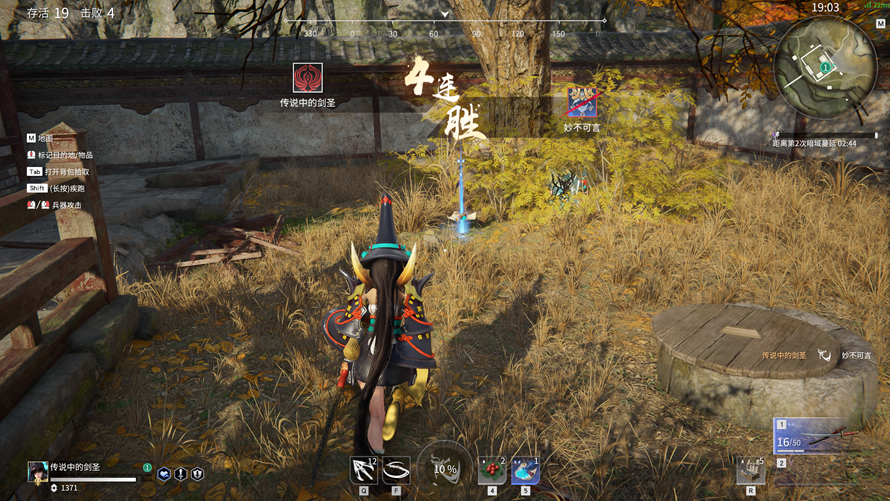Use the curved slash skill icon
Viewport: 890px width, 501px height.
coord(396,469)
